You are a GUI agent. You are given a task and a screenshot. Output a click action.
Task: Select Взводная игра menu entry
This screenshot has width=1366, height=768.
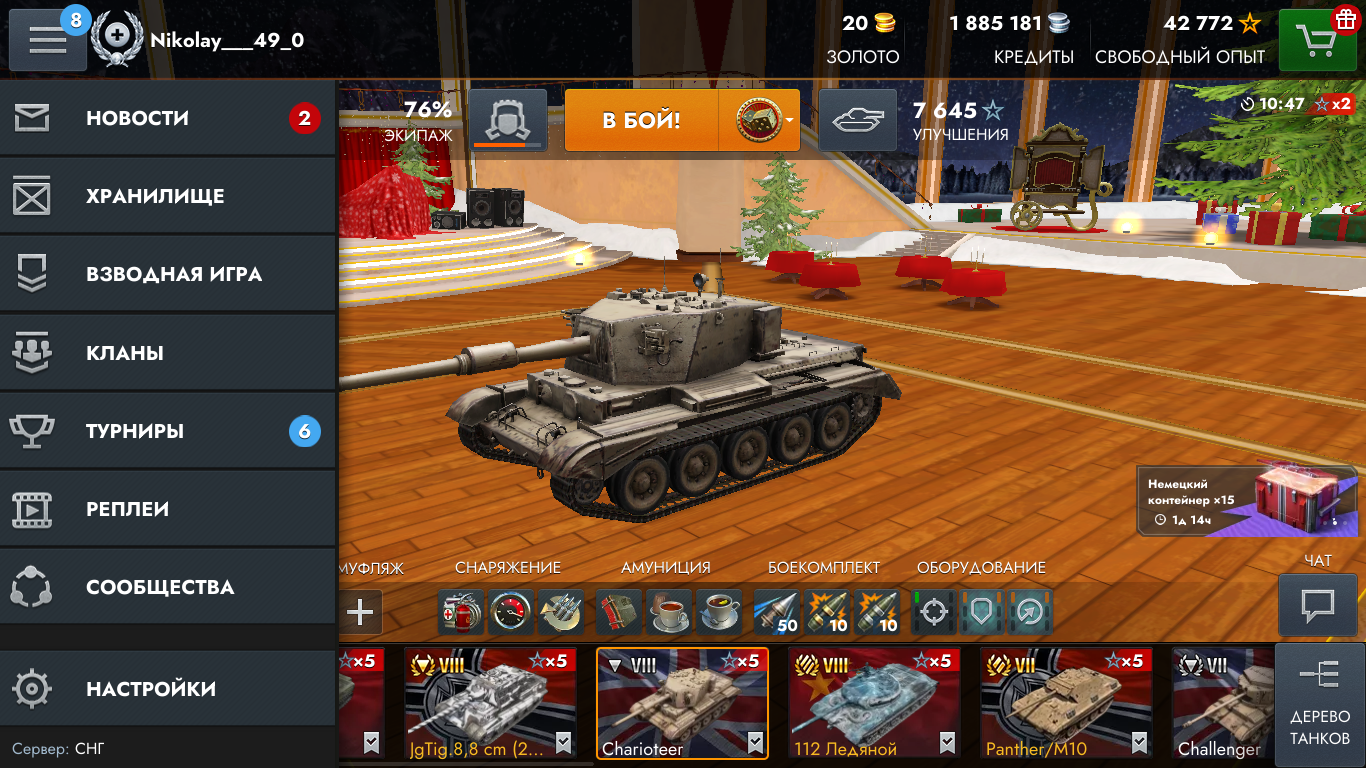pyautogui.click(x=167, y=275)
